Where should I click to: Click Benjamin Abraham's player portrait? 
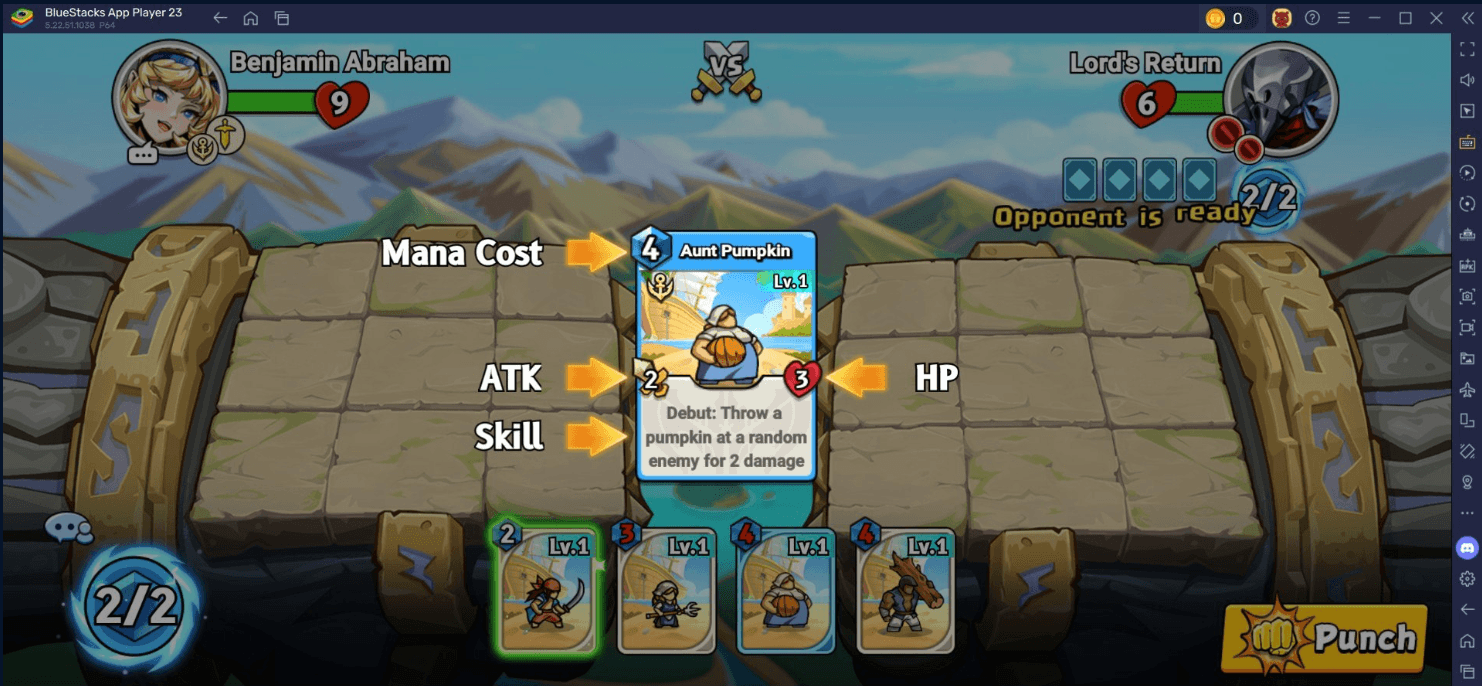165,95
